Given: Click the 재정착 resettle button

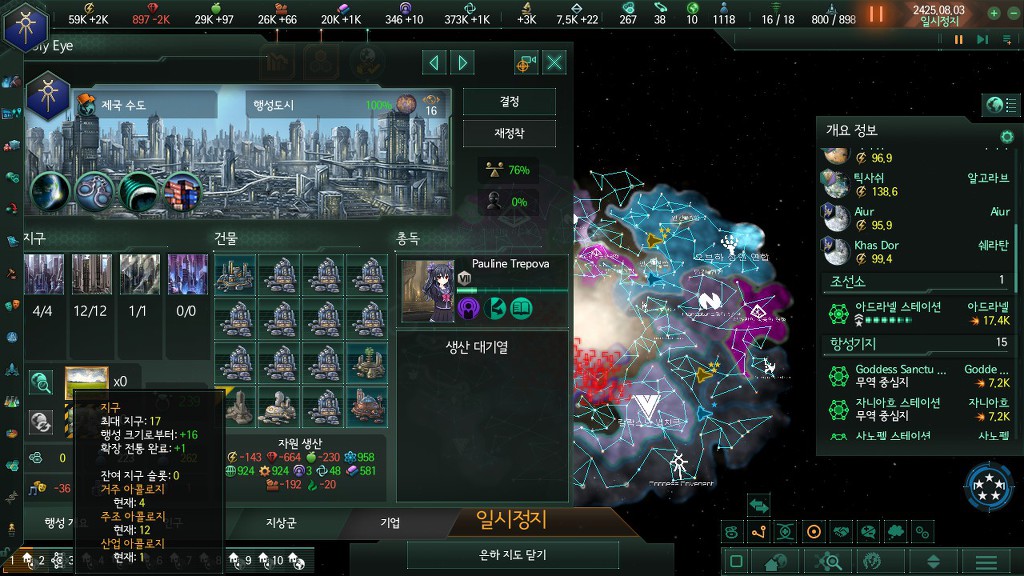Looking at the screenshot, I should (x=509, y=133).
